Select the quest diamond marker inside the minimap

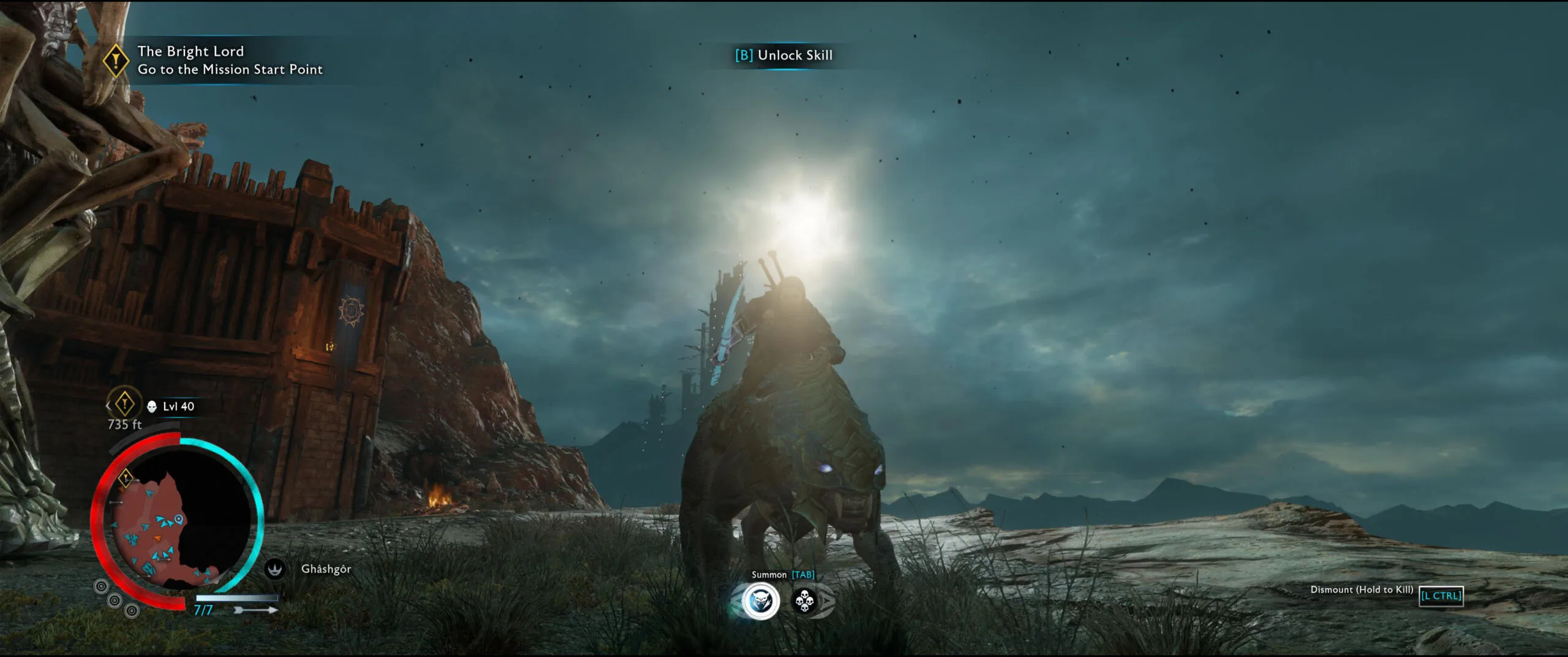click(x=126, y=477)
